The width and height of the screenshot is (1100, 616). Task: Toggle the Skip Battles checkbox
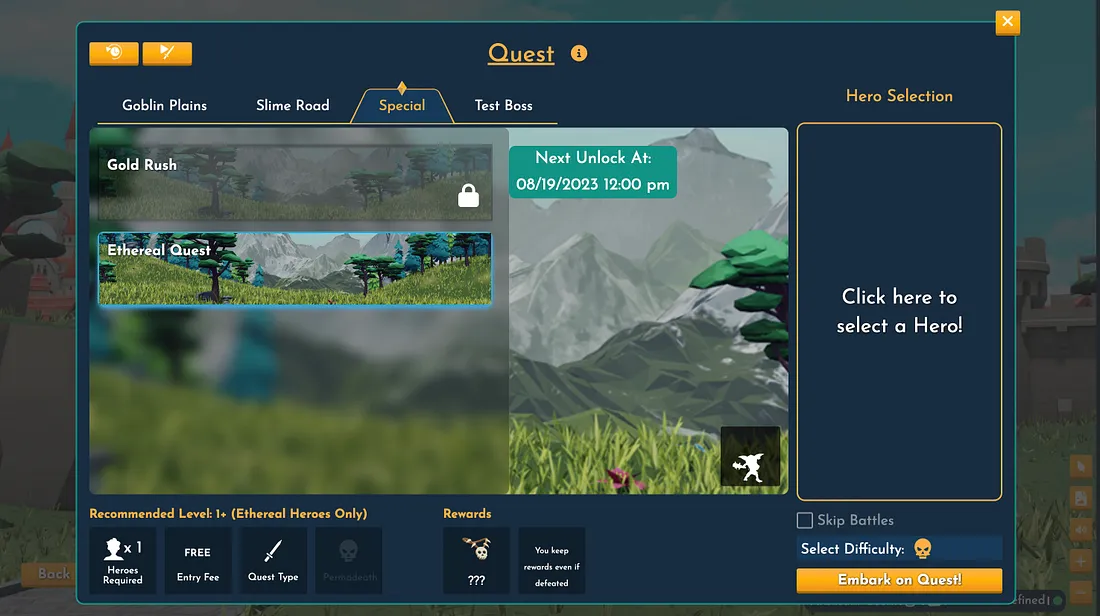point(804,520)
